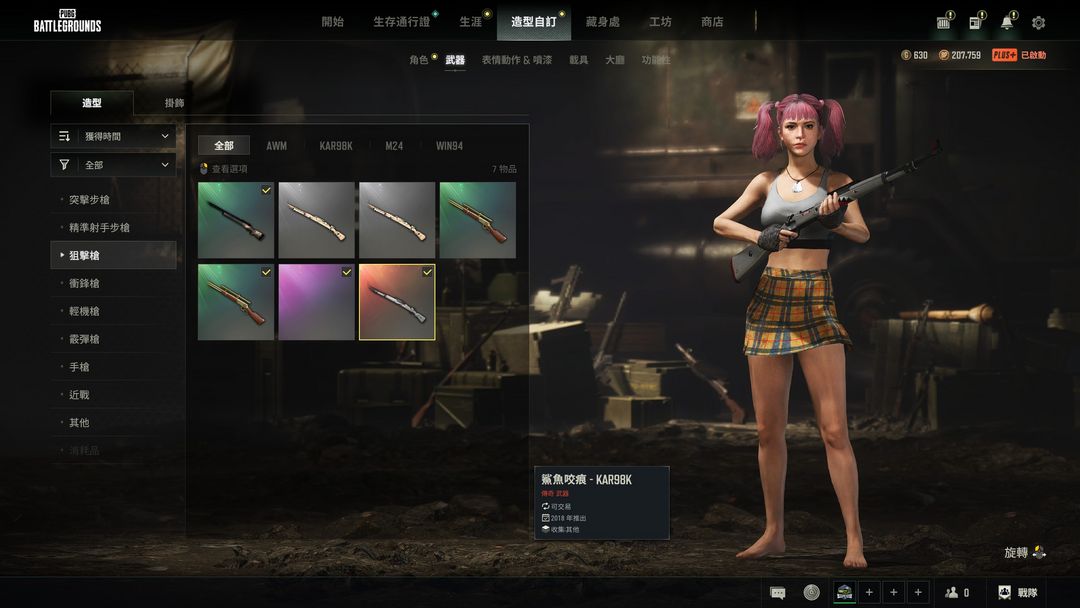Open the 開始 main menu tab
This screenshot has height=608, width=1080.
pos(332,22)
